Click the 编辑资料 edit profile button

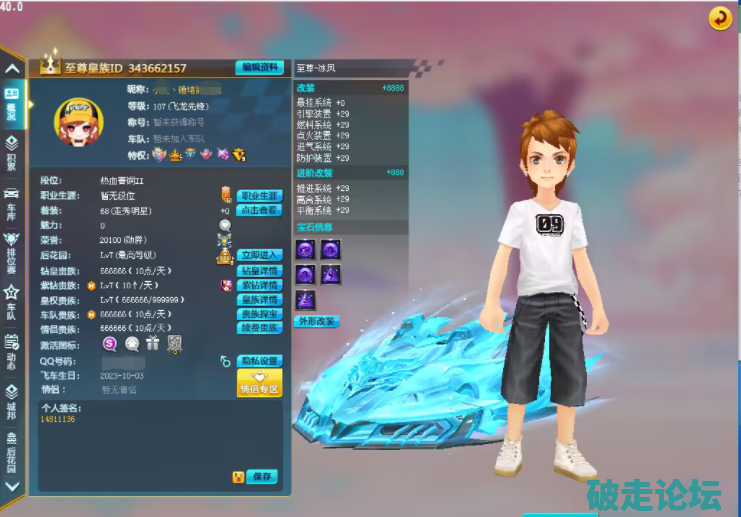[259, 68]
